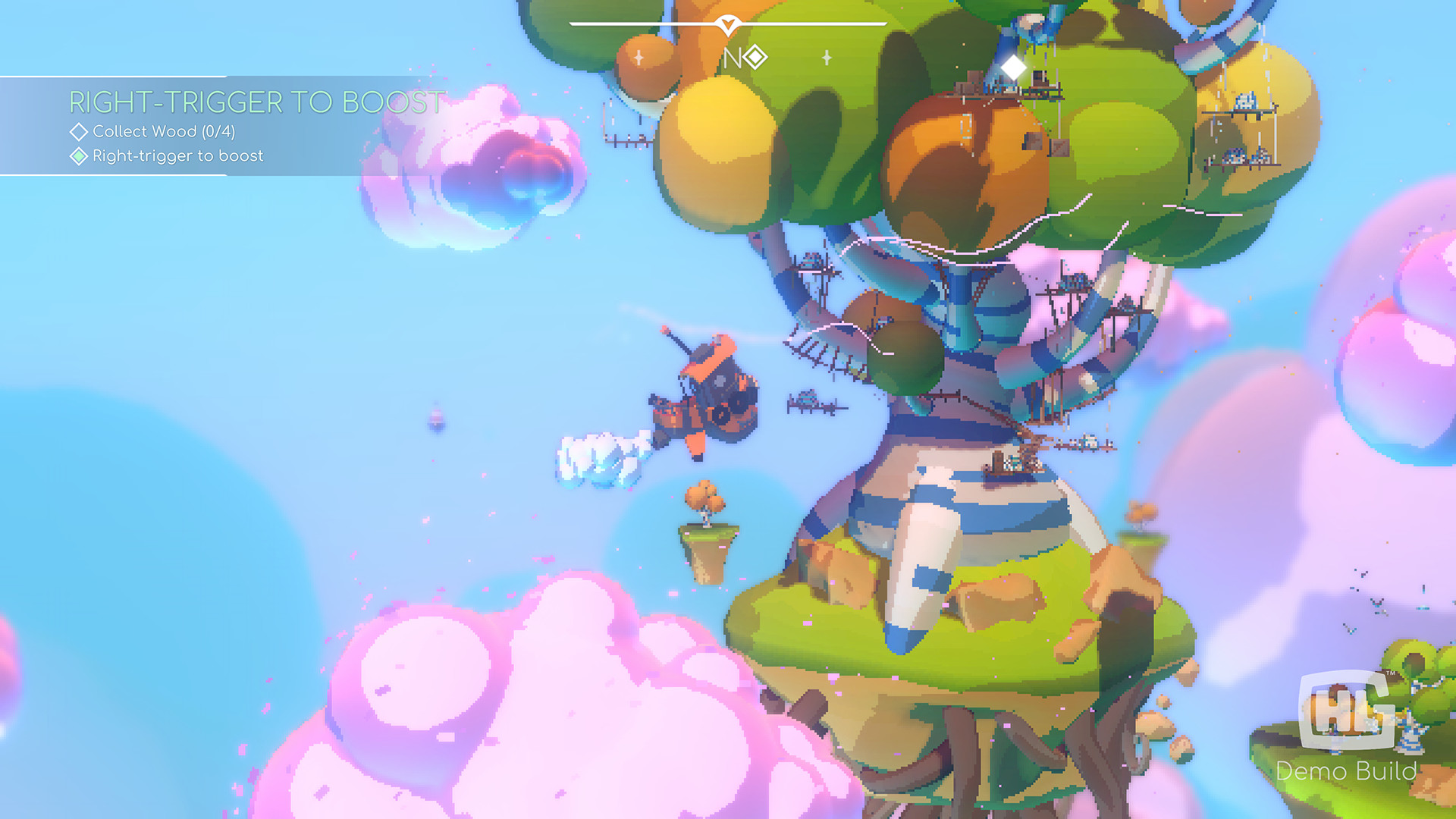Click the N compass direction indicator

click(x=732, y=58)
